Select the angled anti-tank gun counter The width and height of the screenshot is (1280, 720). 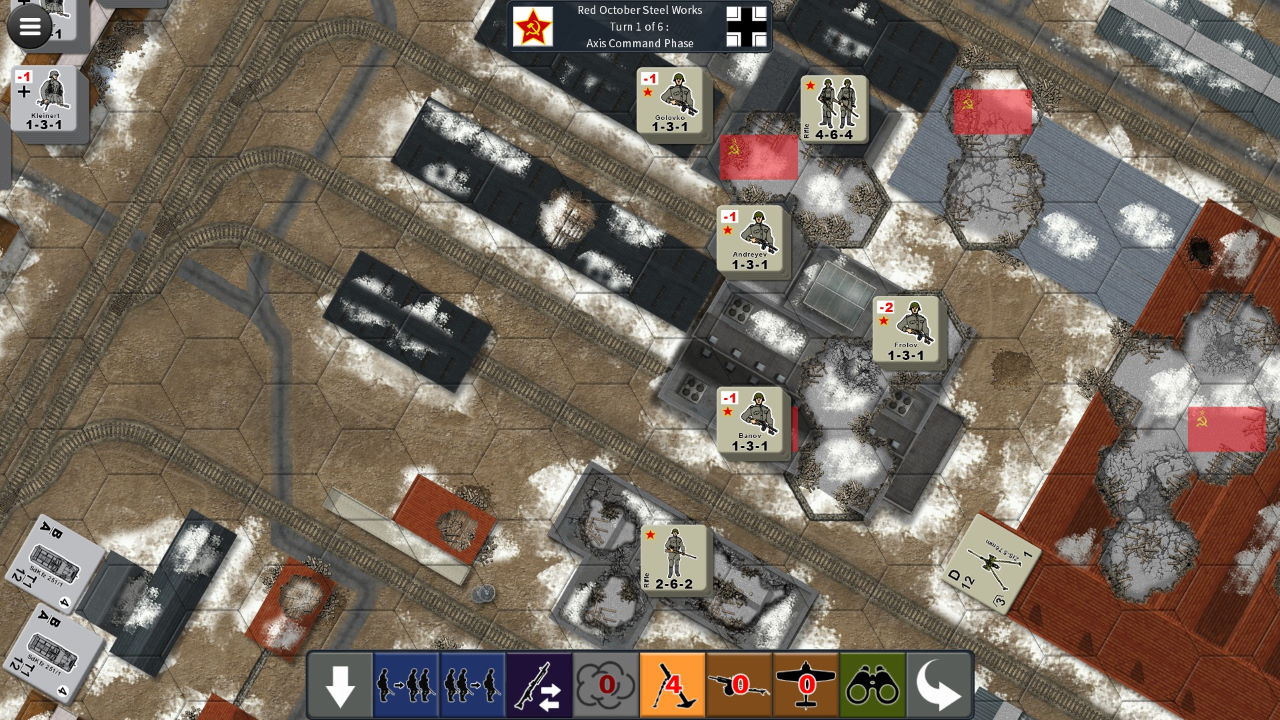click(x=991, y=562)
